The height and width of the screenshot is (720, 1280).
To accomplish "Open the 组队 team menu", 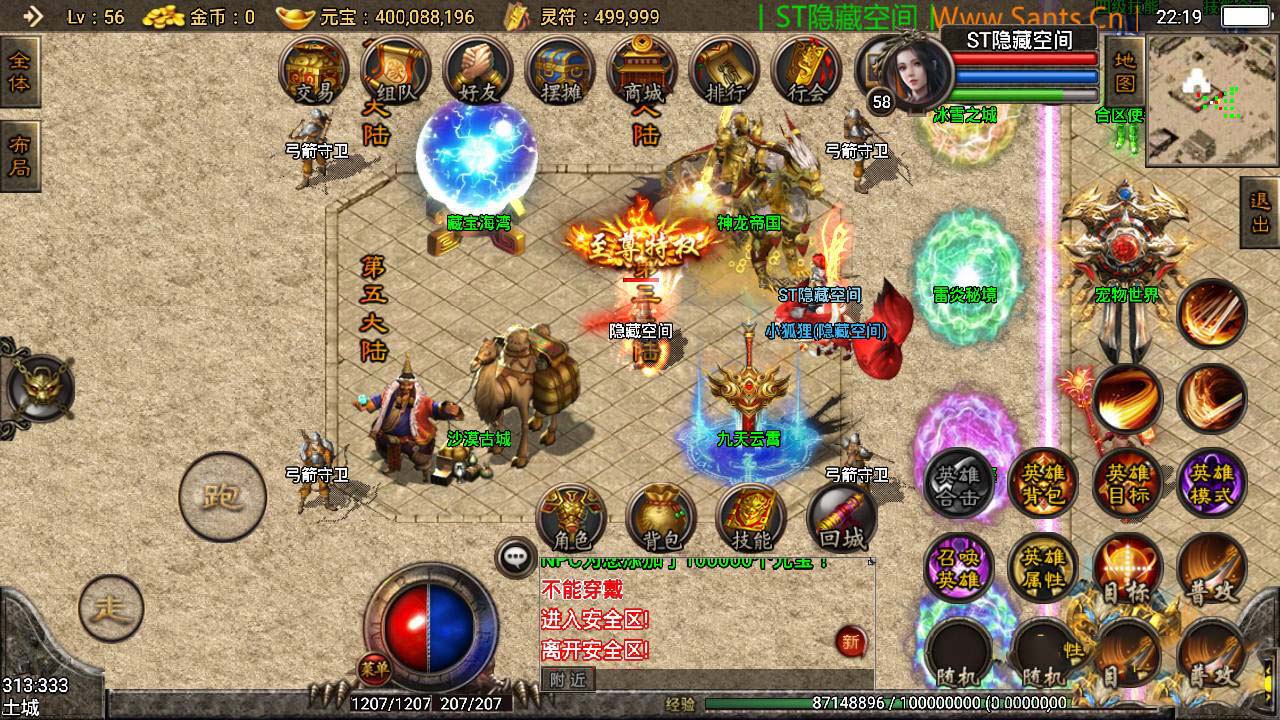I will pyautogui.click(x=396, y=72).
